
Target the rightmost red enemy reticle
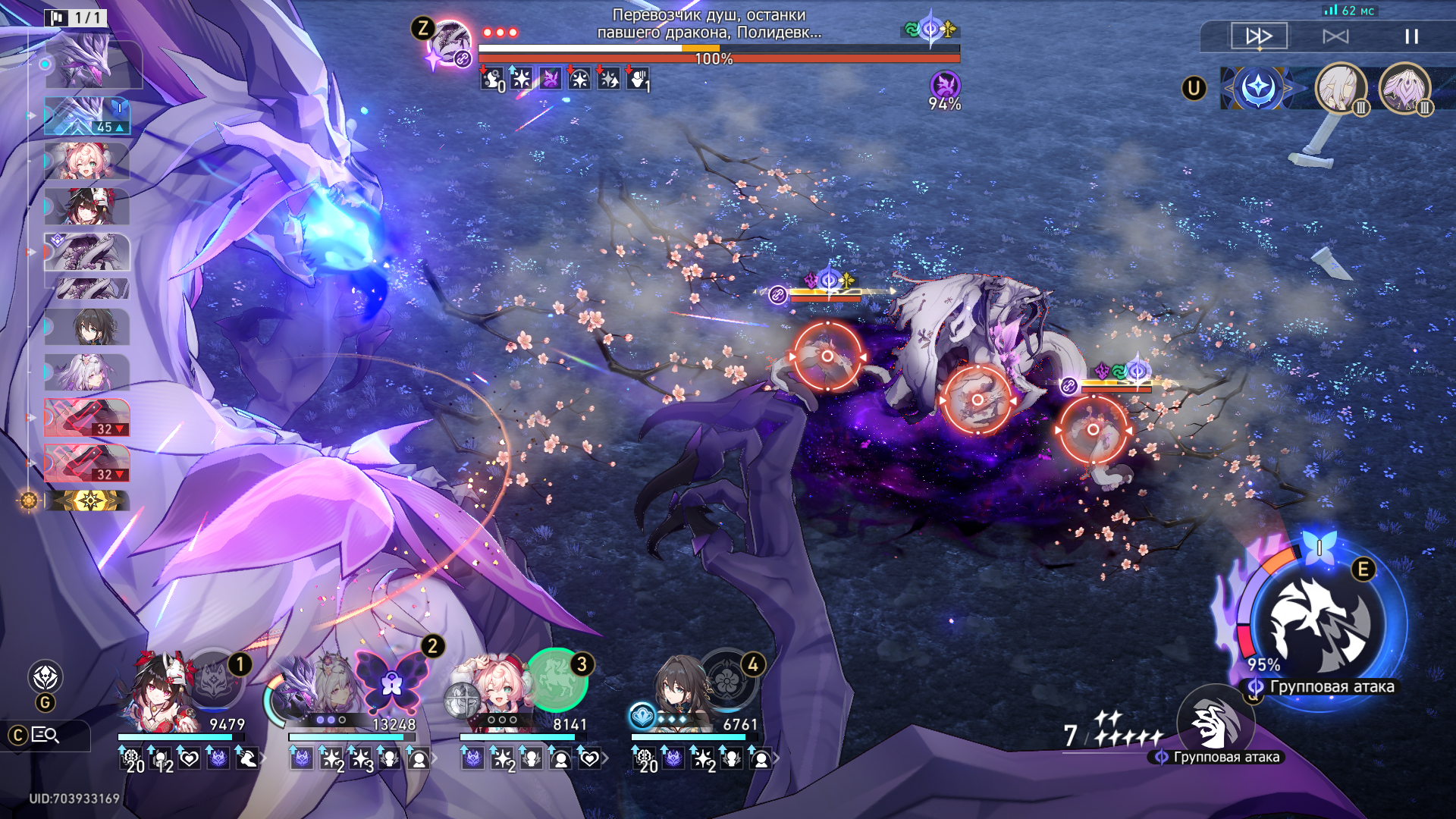pos(1093,429)
